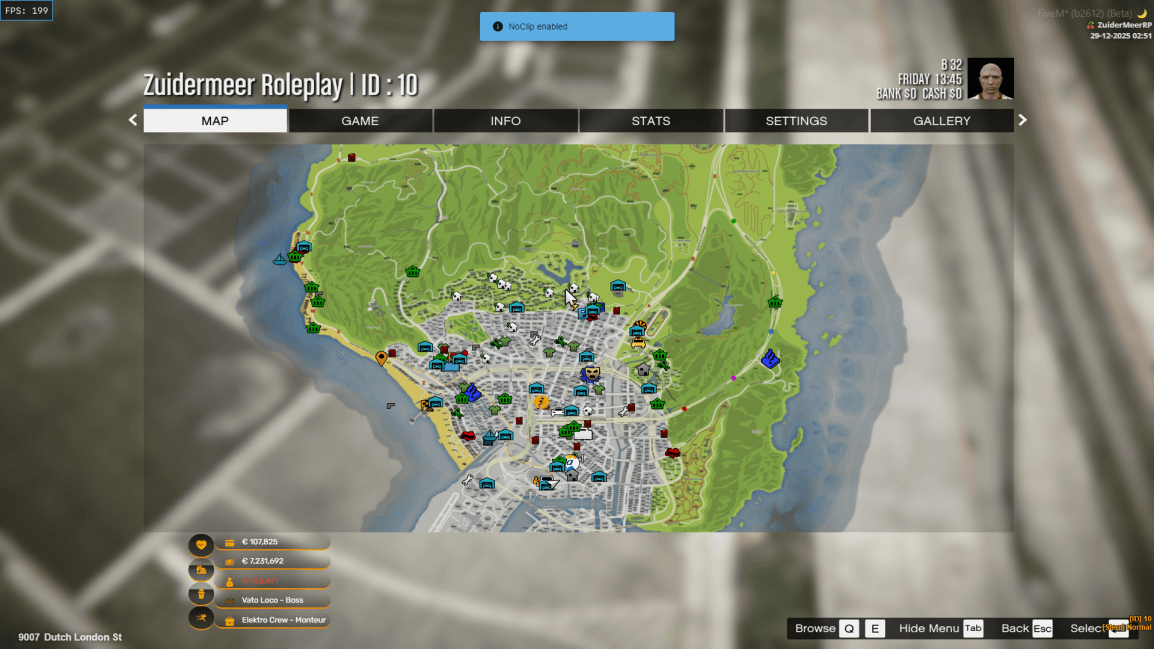Select the yellow taxi marker on the map
This screenshot has width=1154, height=649.
tap(638, 341)
